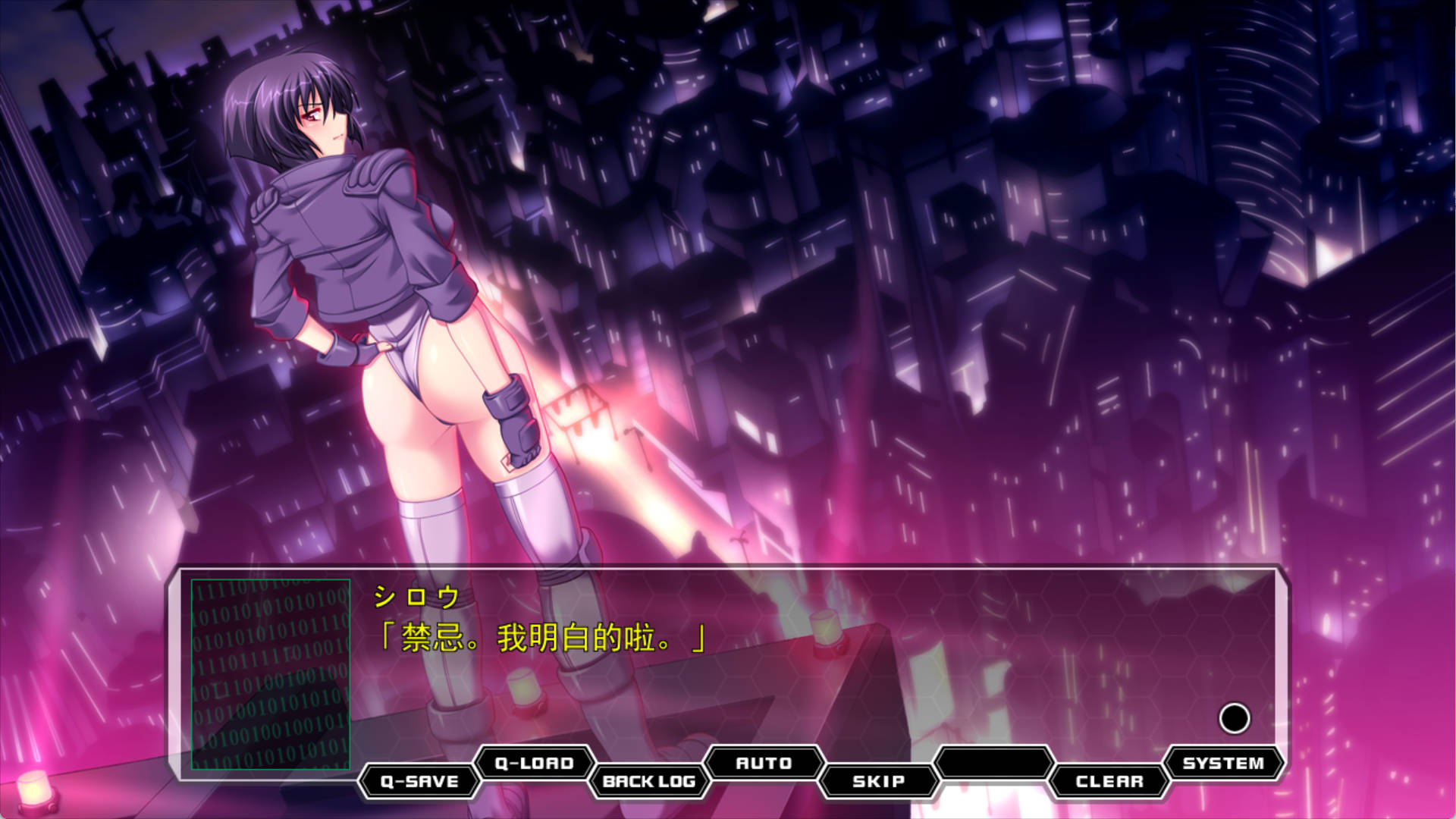
Task: Open the BACK LOG history
Action: 649,782
